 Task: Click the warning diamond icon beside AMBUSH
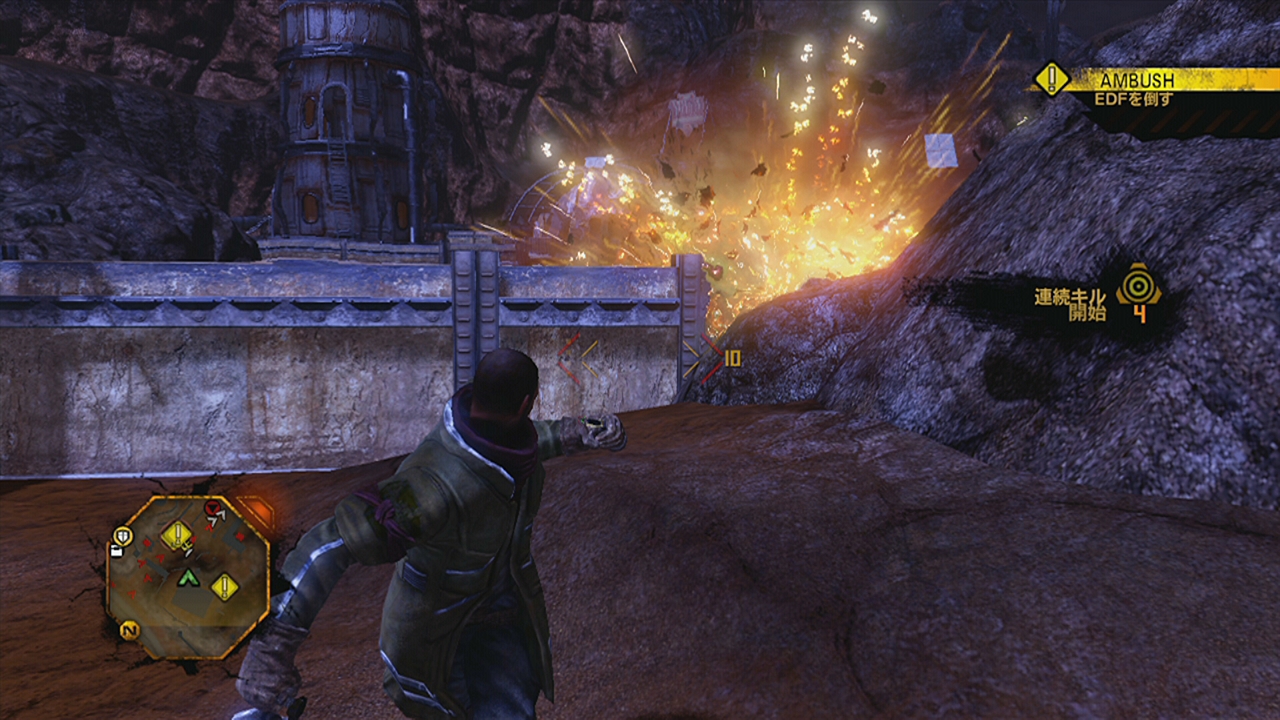(1050, 79)
